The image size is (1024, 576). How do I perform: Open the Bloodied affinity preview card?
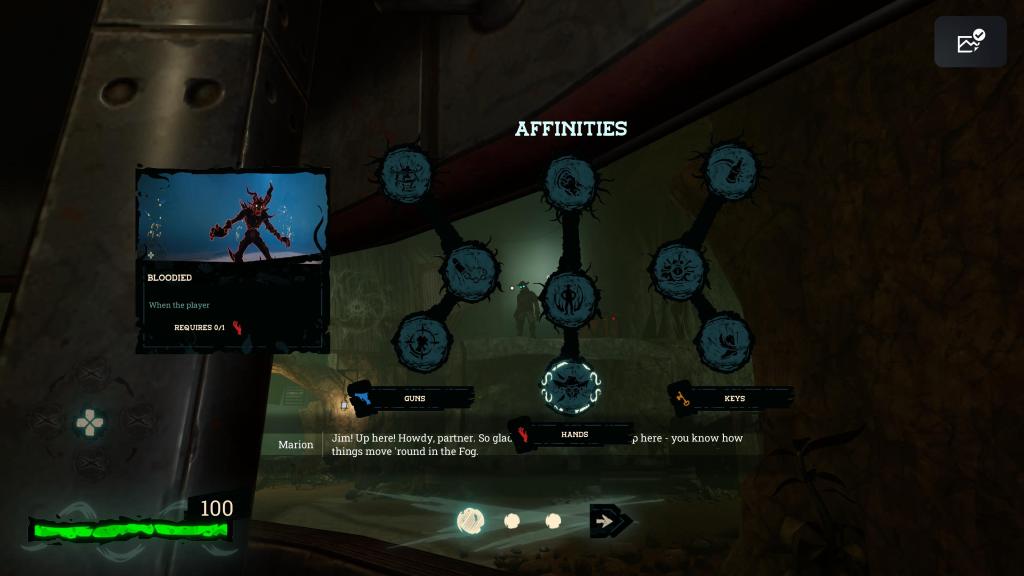pyautogui.click(x=232, y=260)
